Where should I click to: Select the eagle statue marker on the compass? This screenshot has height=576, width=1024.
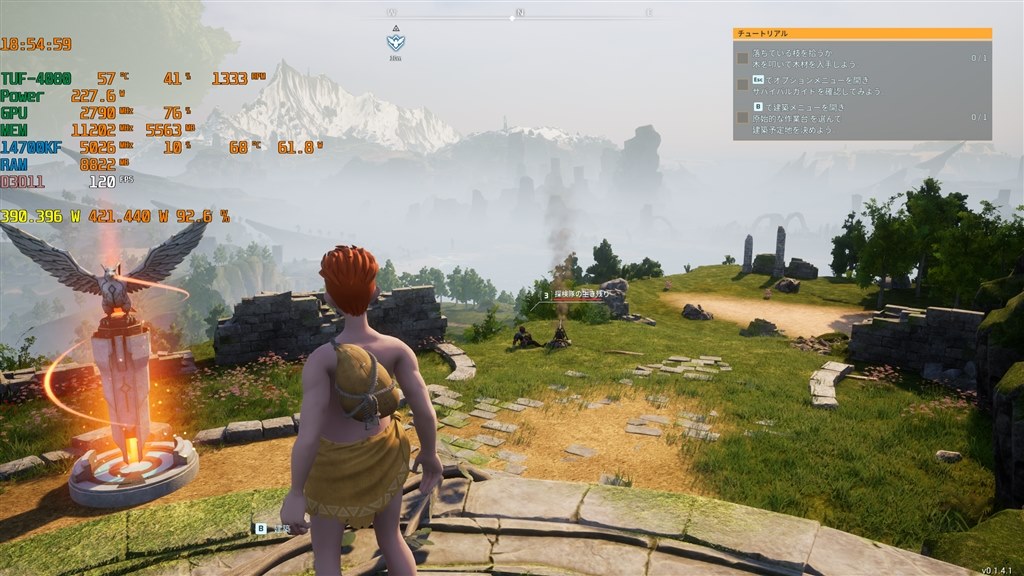396,43
